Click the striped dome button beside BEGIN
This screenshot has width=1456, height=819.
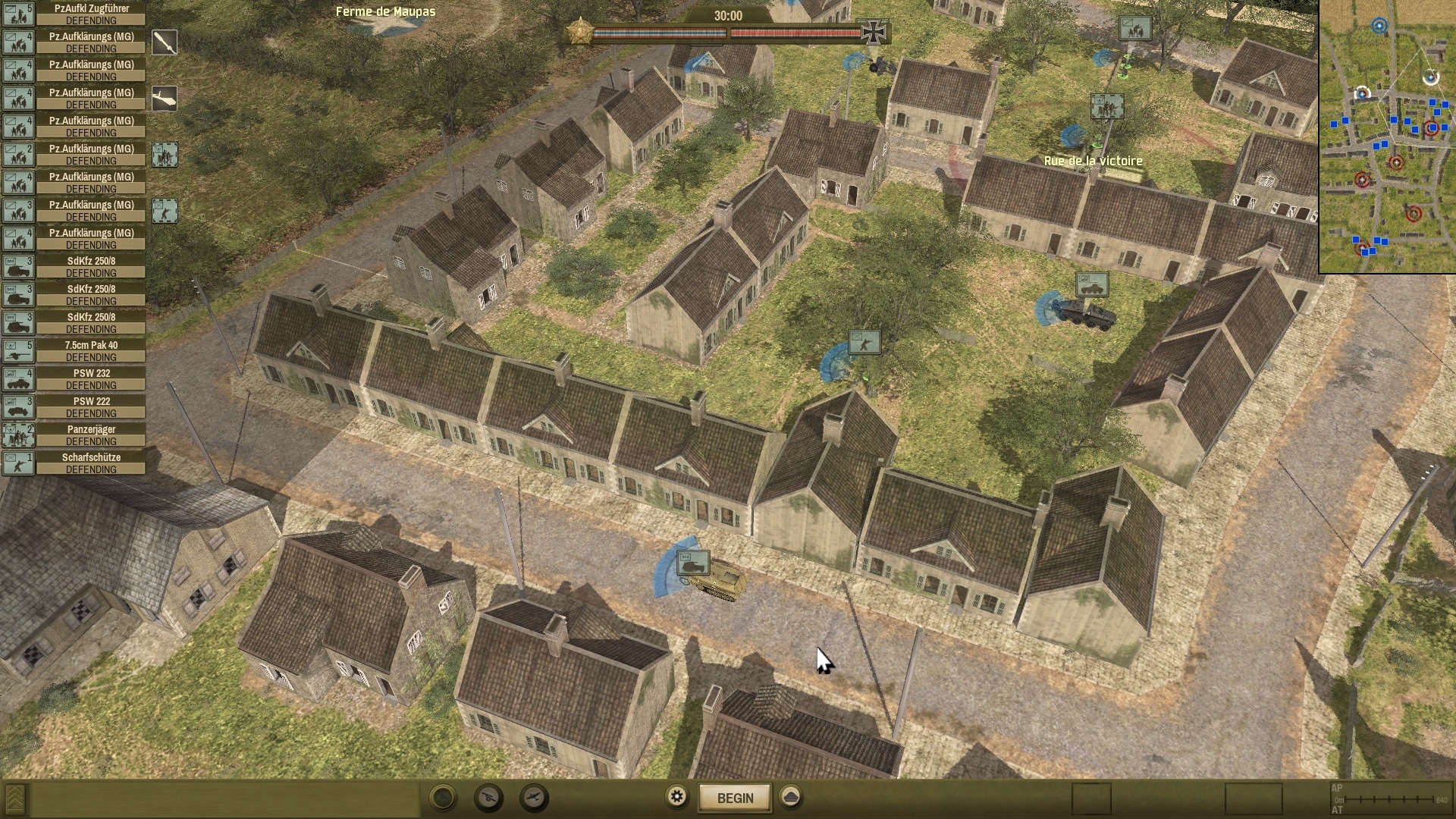(x=791, y=797)
